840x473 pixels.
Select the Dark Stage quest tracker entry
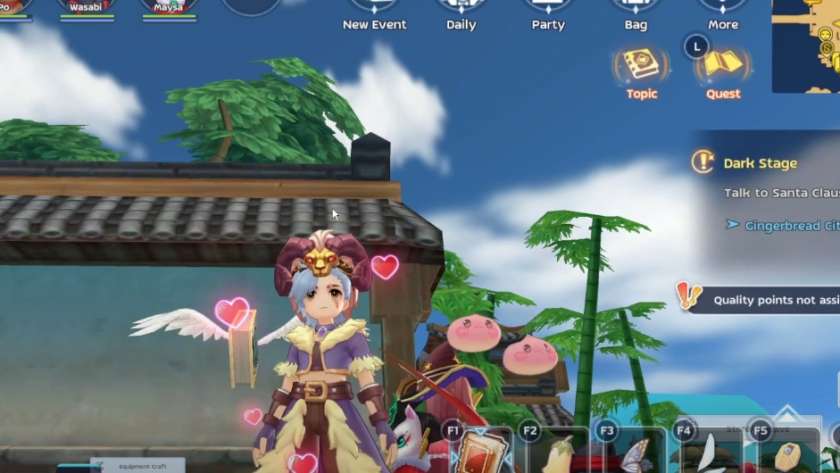coord(760,163)
